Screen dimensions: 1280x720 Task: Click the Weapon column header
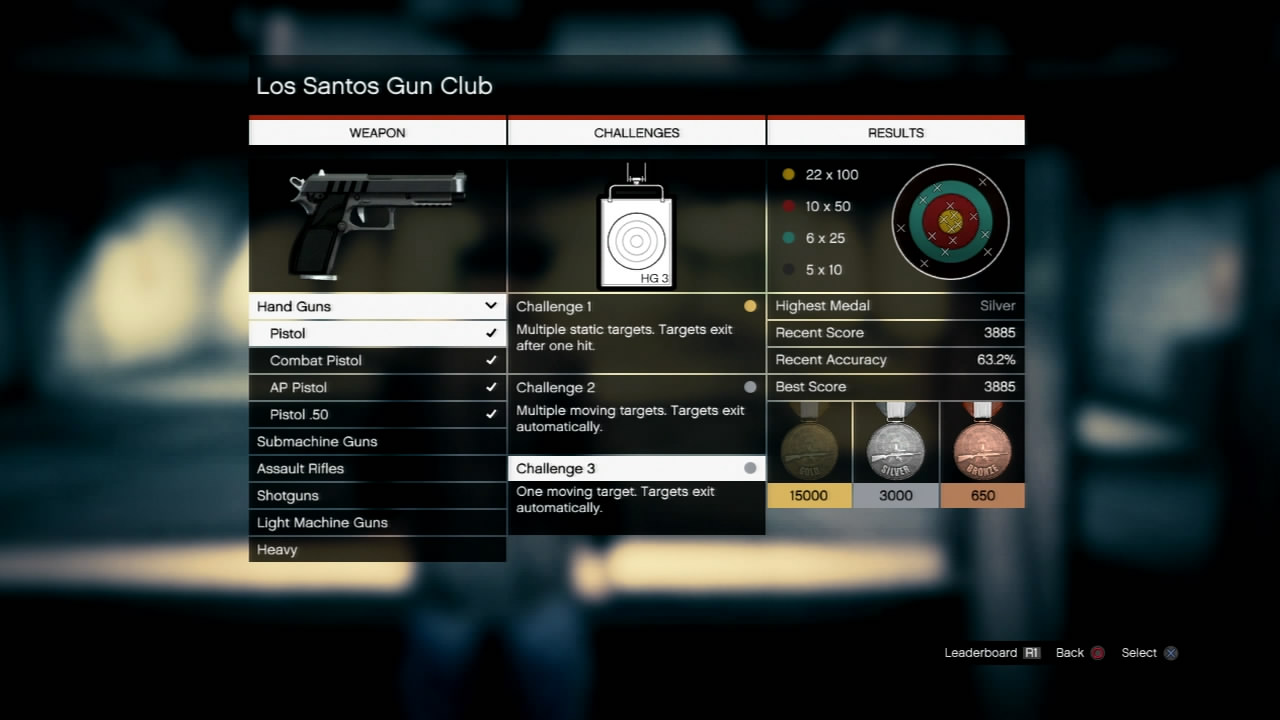pyautogui.click(x=377, y=132)
